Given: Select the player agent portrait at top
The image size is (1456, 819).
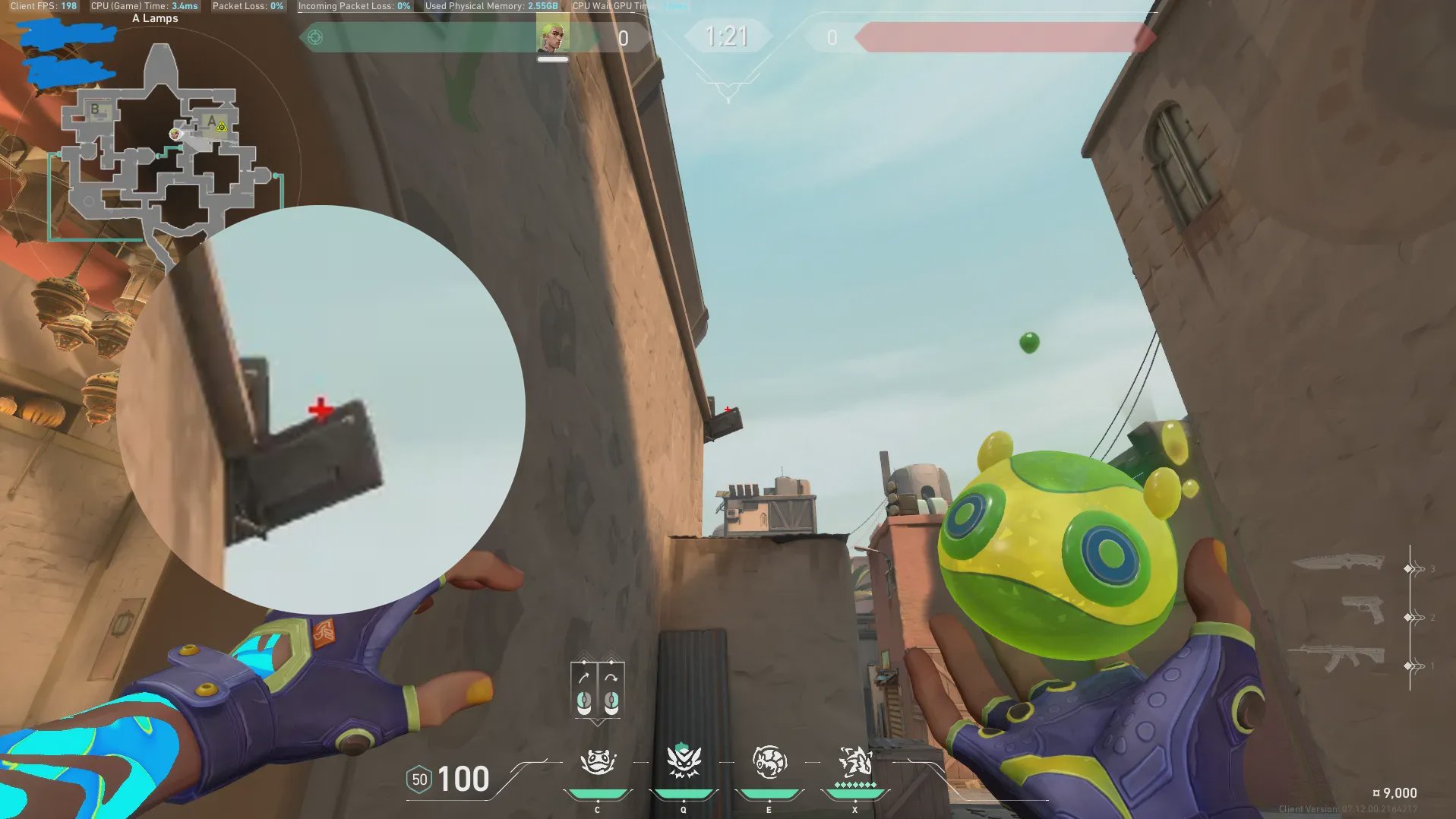Looking at the screenshot, I should pos(552,36).
